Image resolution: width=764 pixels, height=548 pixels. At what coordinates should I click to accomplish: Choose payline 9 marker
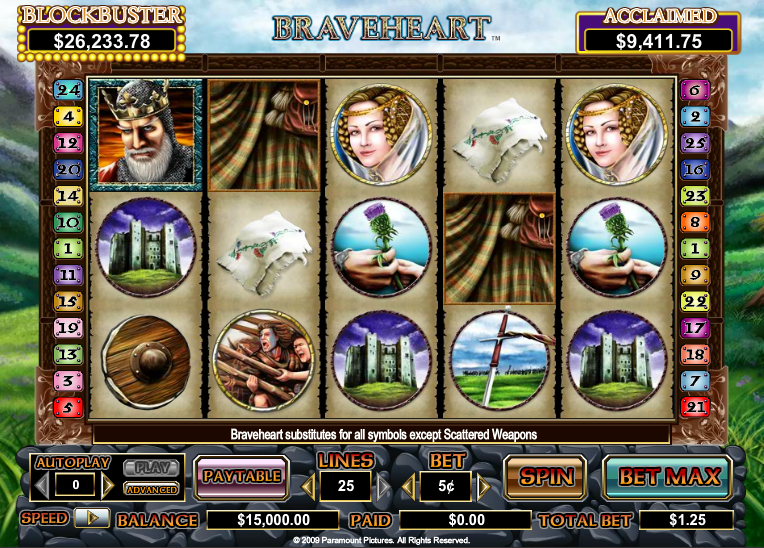pos(694,274)
